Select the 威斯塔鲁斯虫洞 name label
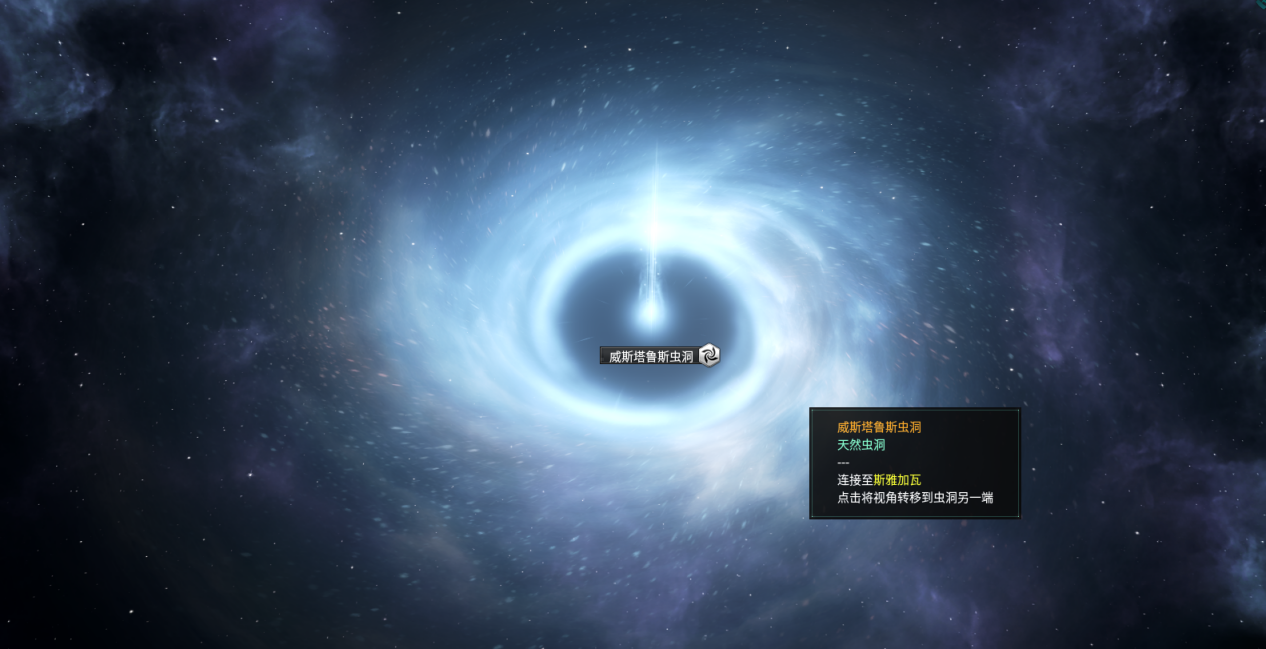The image size is (1266, 649). pyautogui.click(x=650, y=356)
